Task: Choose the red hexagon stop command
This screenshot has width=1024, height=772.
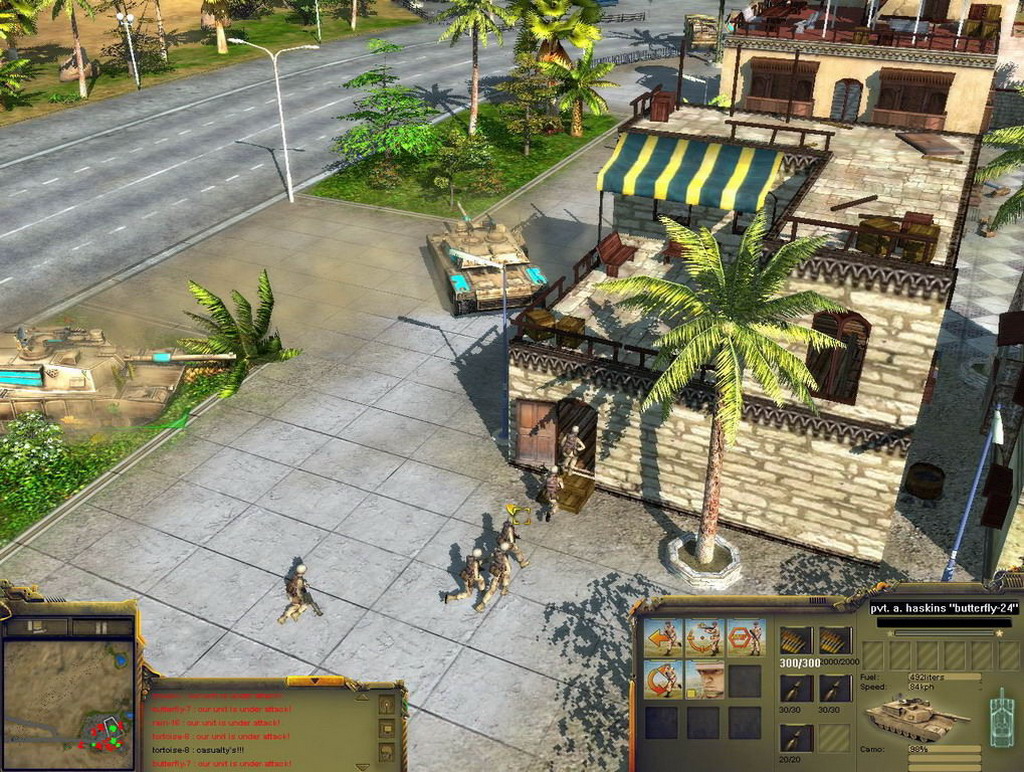Action: [x=745, y=637]
